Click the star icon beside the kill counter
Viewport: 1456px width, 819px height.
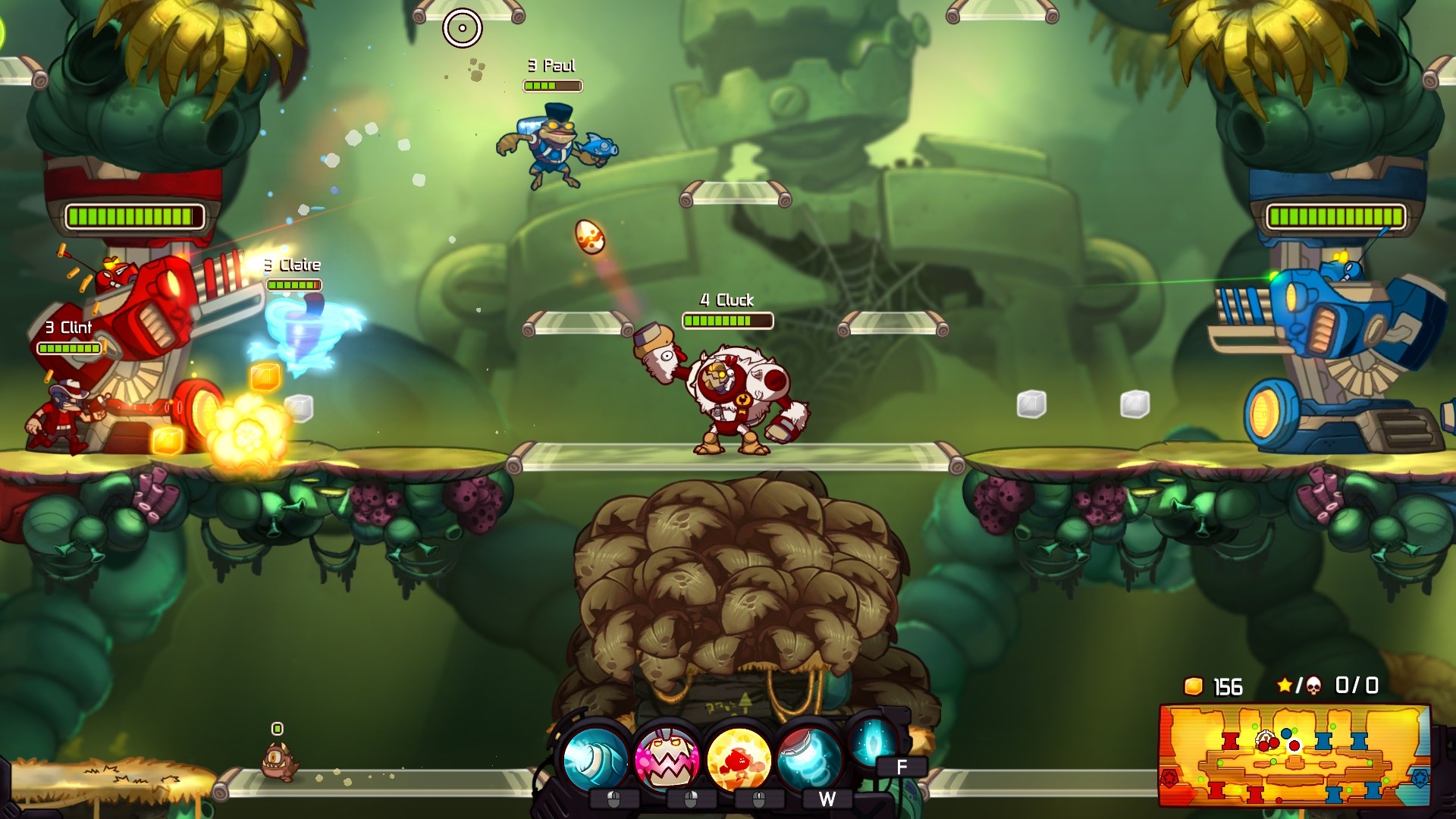point(1285,685)
